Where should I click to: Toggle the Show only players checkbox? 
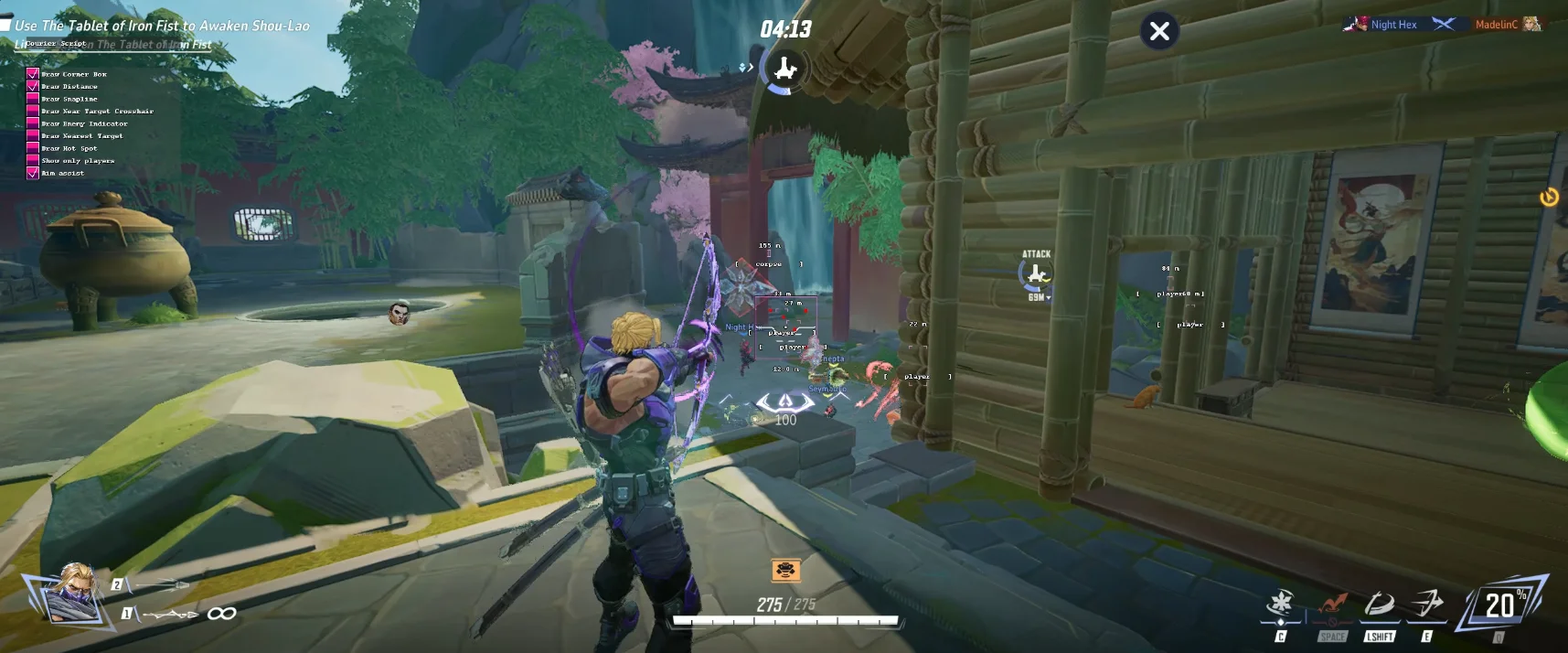pos(33,160)
